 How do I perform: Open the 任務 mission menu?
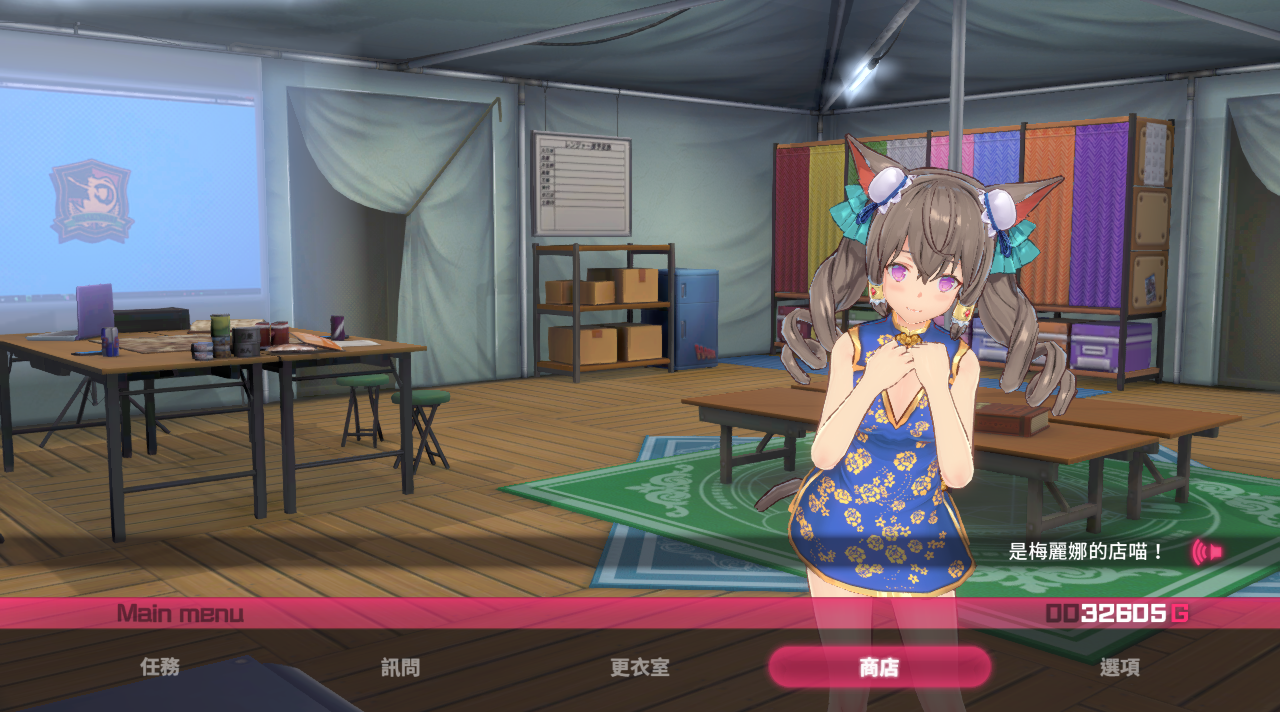[x=160, y=667]
